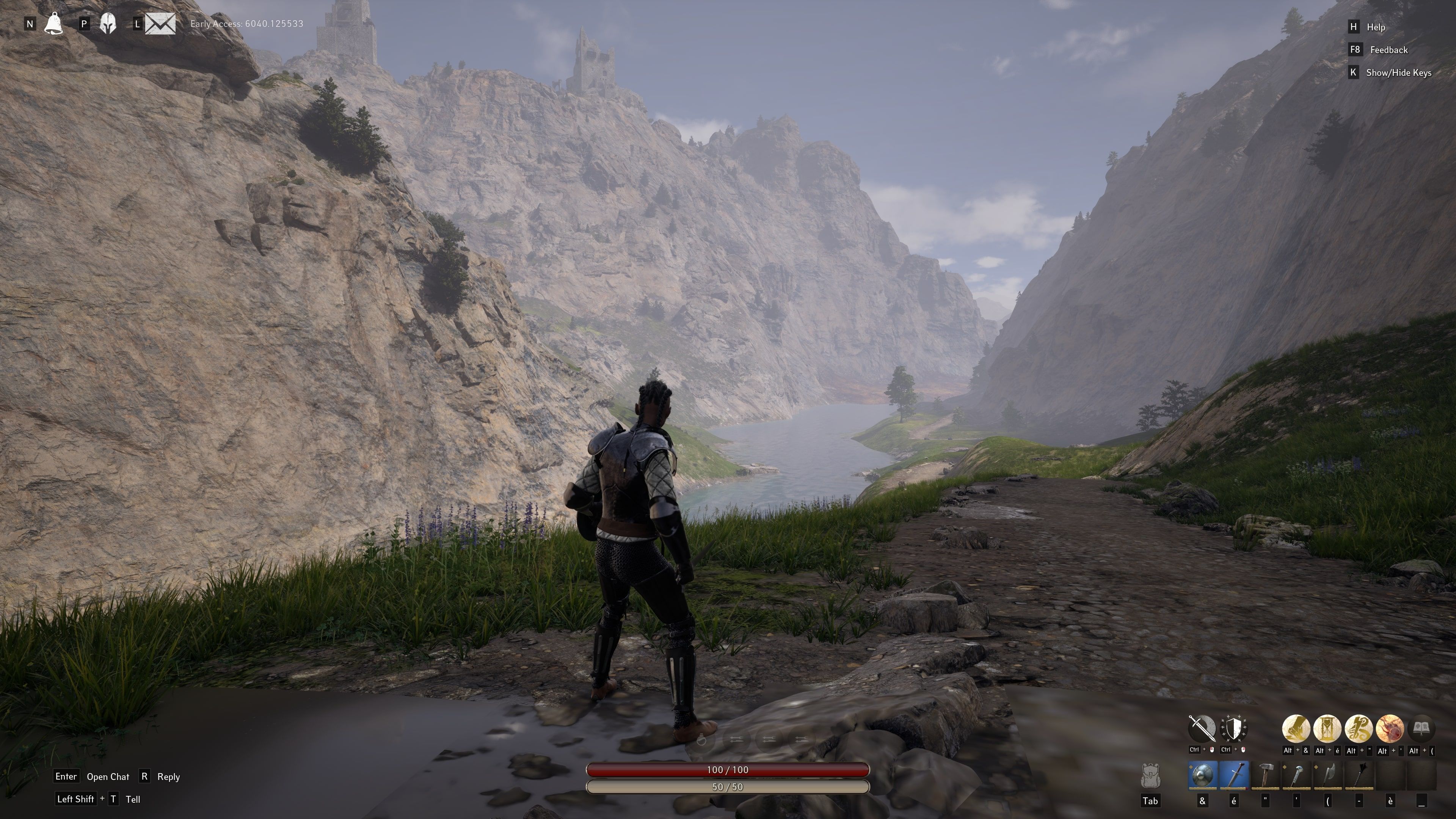The image size is (1456, 819).
Task: Activate the shield defense stance icon
Action: [1234, 728]
